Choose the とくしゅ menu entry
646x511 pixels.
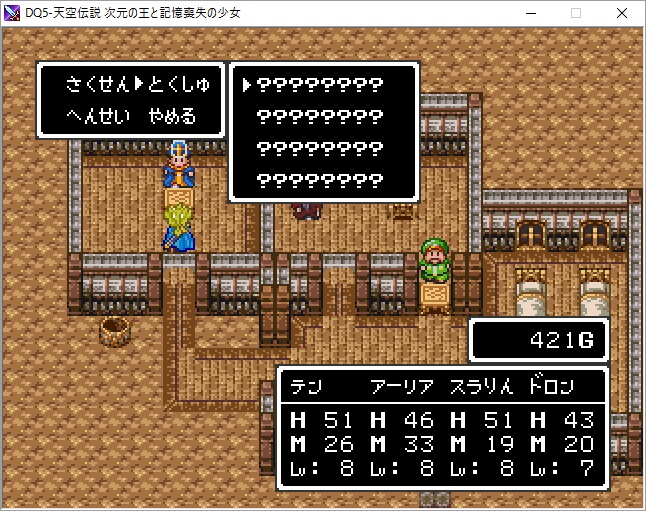coord(178,84)
